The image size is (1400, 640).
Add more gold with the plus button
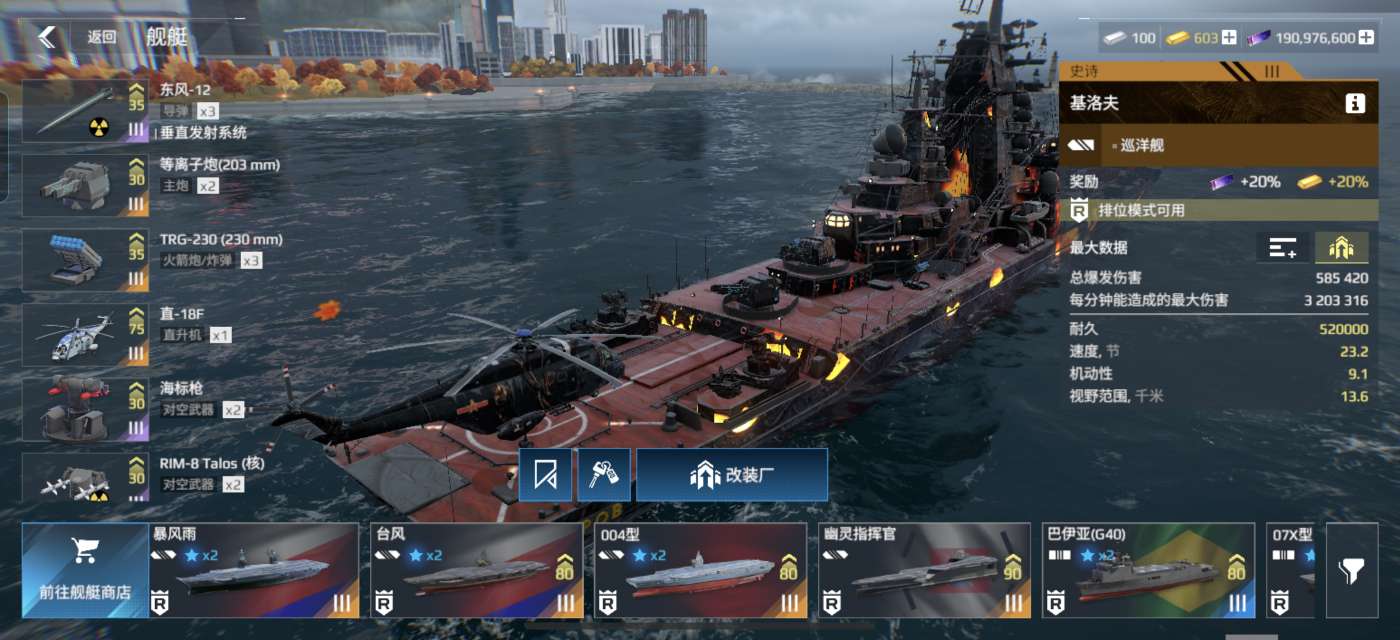point(1229,38)
